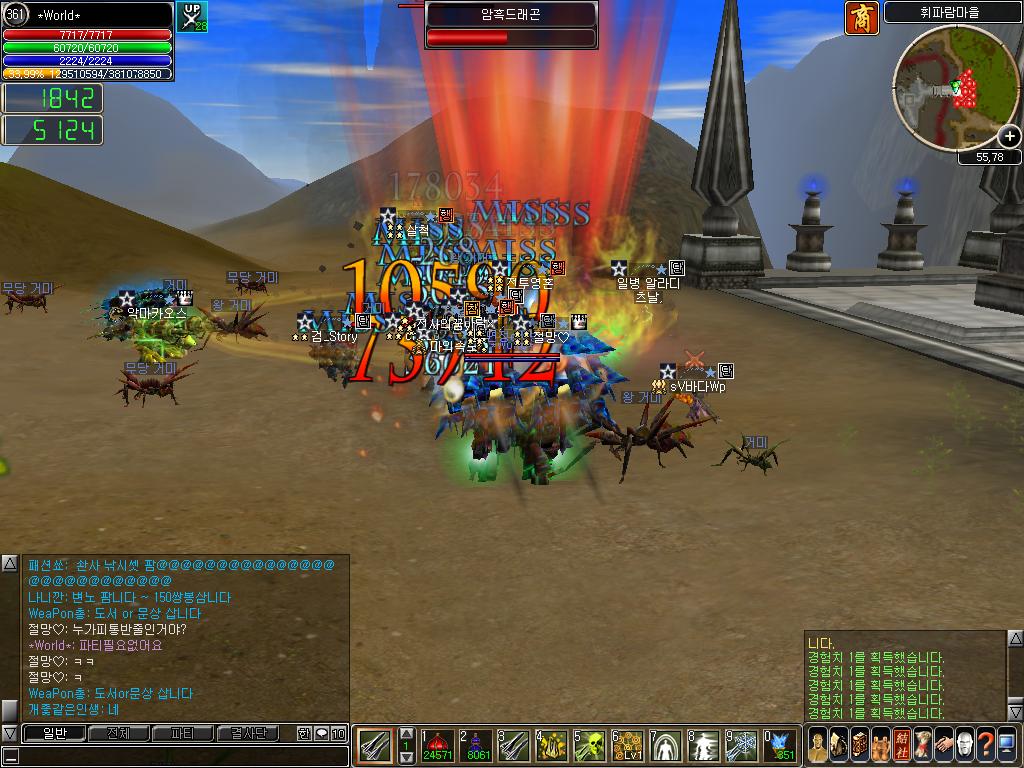The width and height of the screenshot is (1024, 768).
Task: Click the red 商 merchant icon
Action: point(861,18)
